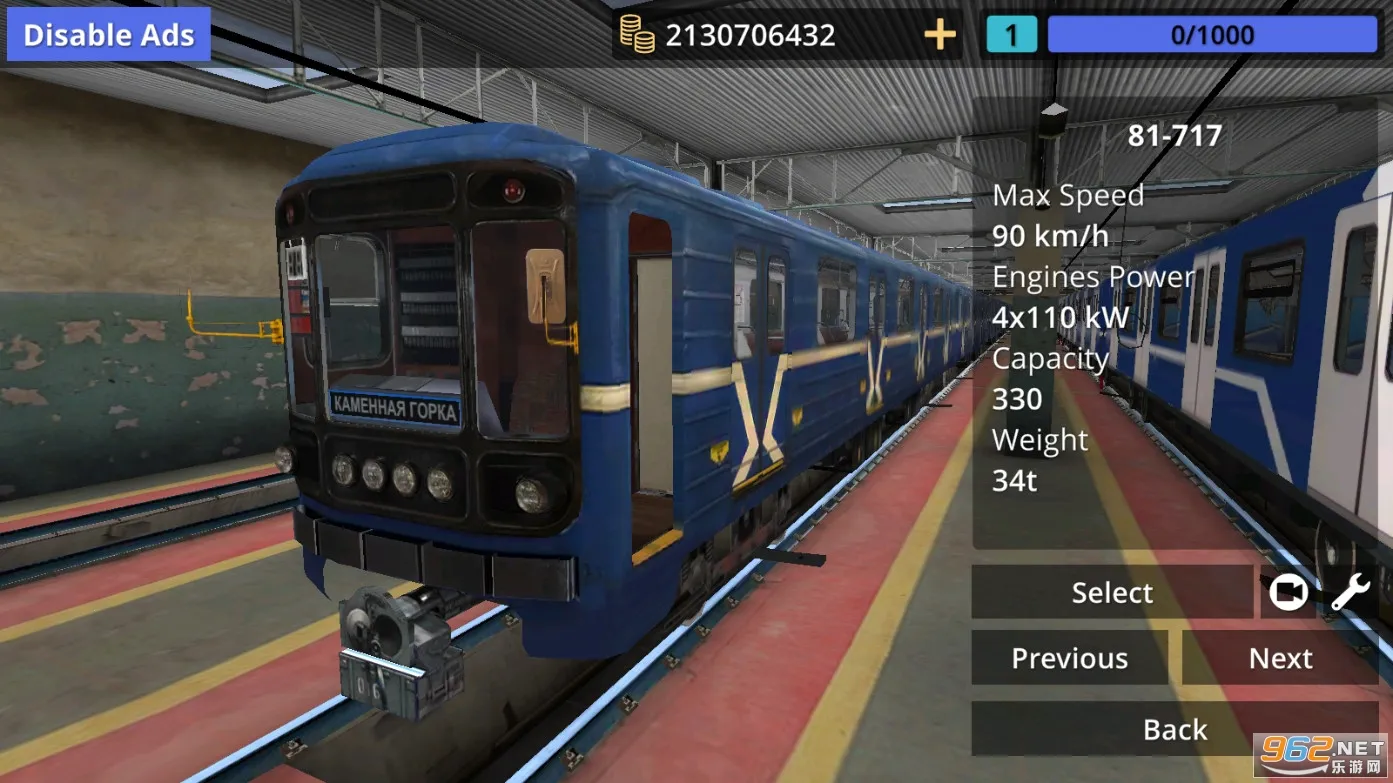Image resolution: width=1393 pixels, height=783 pixels.
Task: Show the Next train
Action: [x=1280, y=658]
